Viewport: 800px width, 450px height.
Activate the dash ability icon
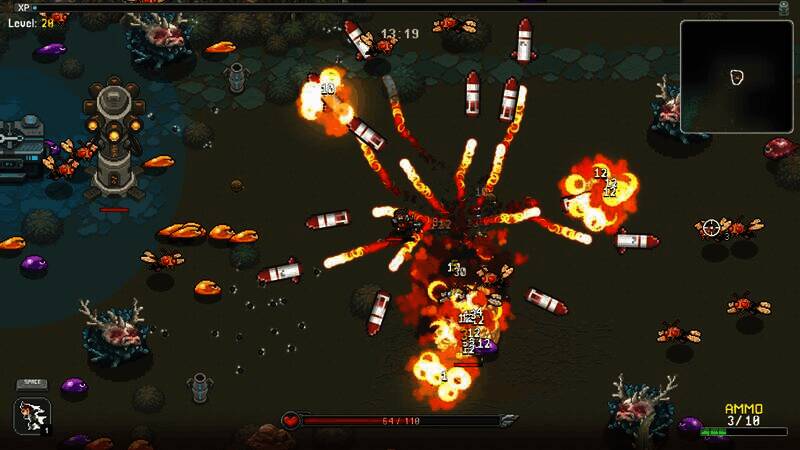32,416
